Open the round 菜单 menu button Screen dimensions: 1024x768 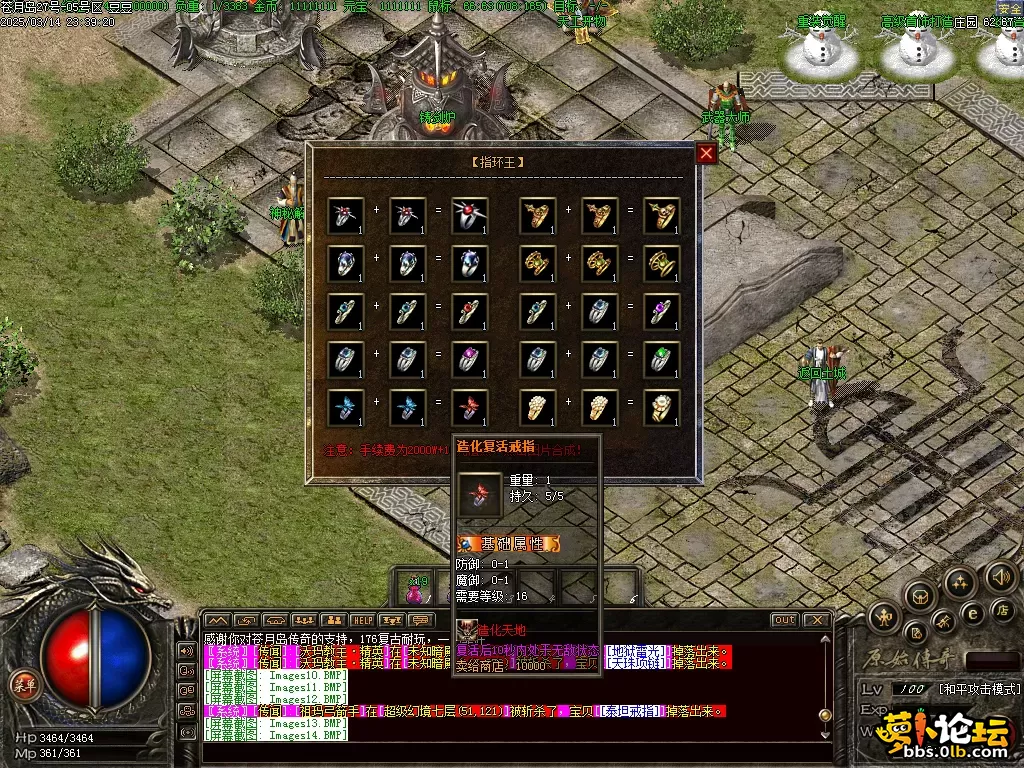point(22,684)
